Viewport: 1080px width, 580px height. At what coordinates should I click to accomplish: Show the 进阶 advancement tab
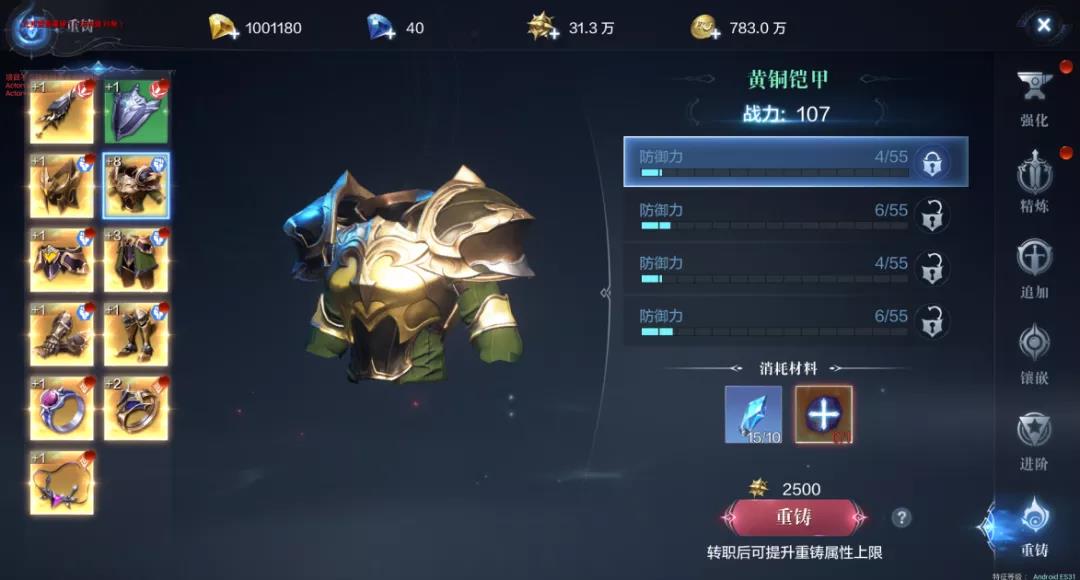point(1034,438)
